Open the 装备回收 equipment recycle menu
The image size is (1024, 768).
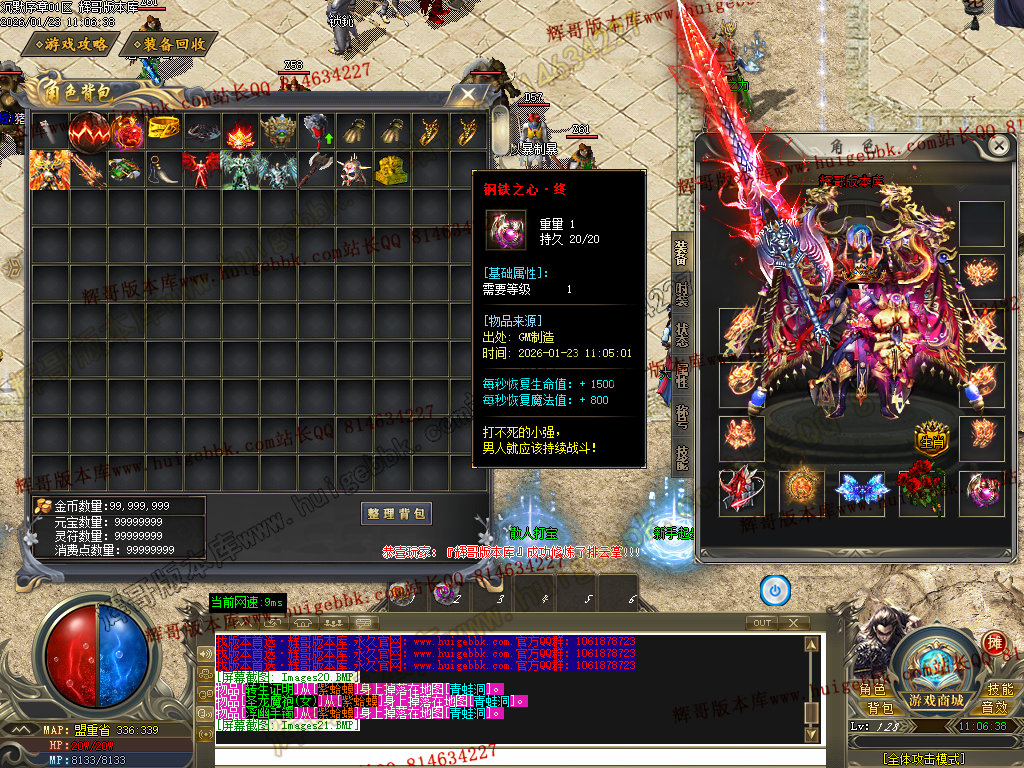pos(169,45)
